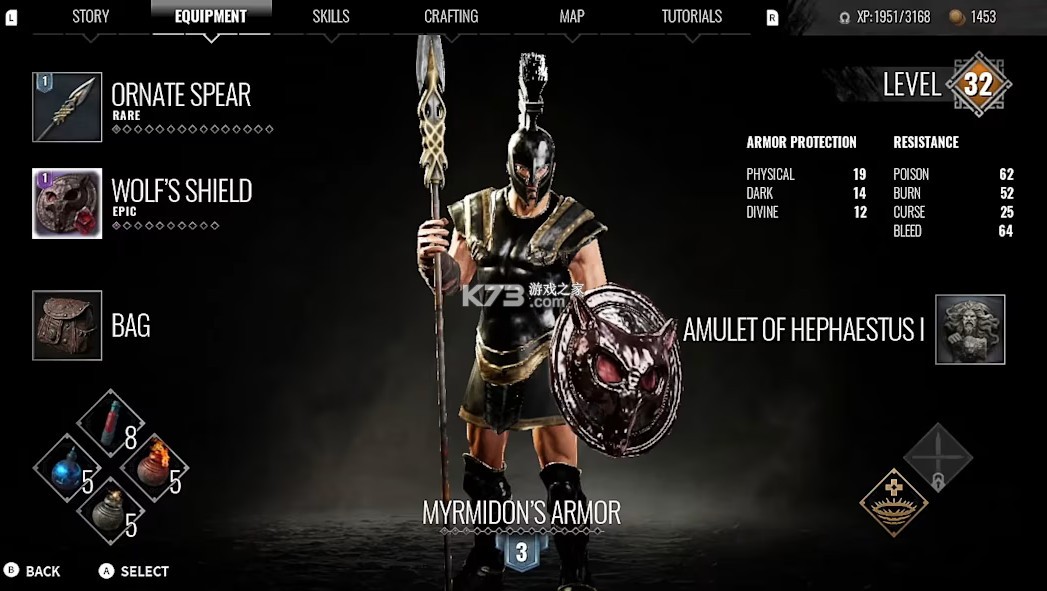Pick the blue orb flask slot

[x=67, y=468]
